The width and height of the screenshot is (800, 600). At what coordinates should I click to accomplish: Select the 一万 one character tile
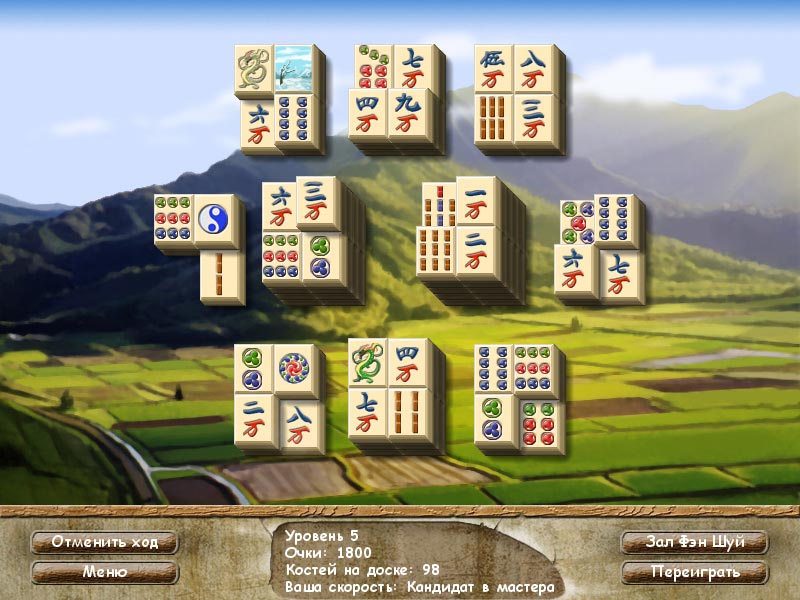(477, 203)
